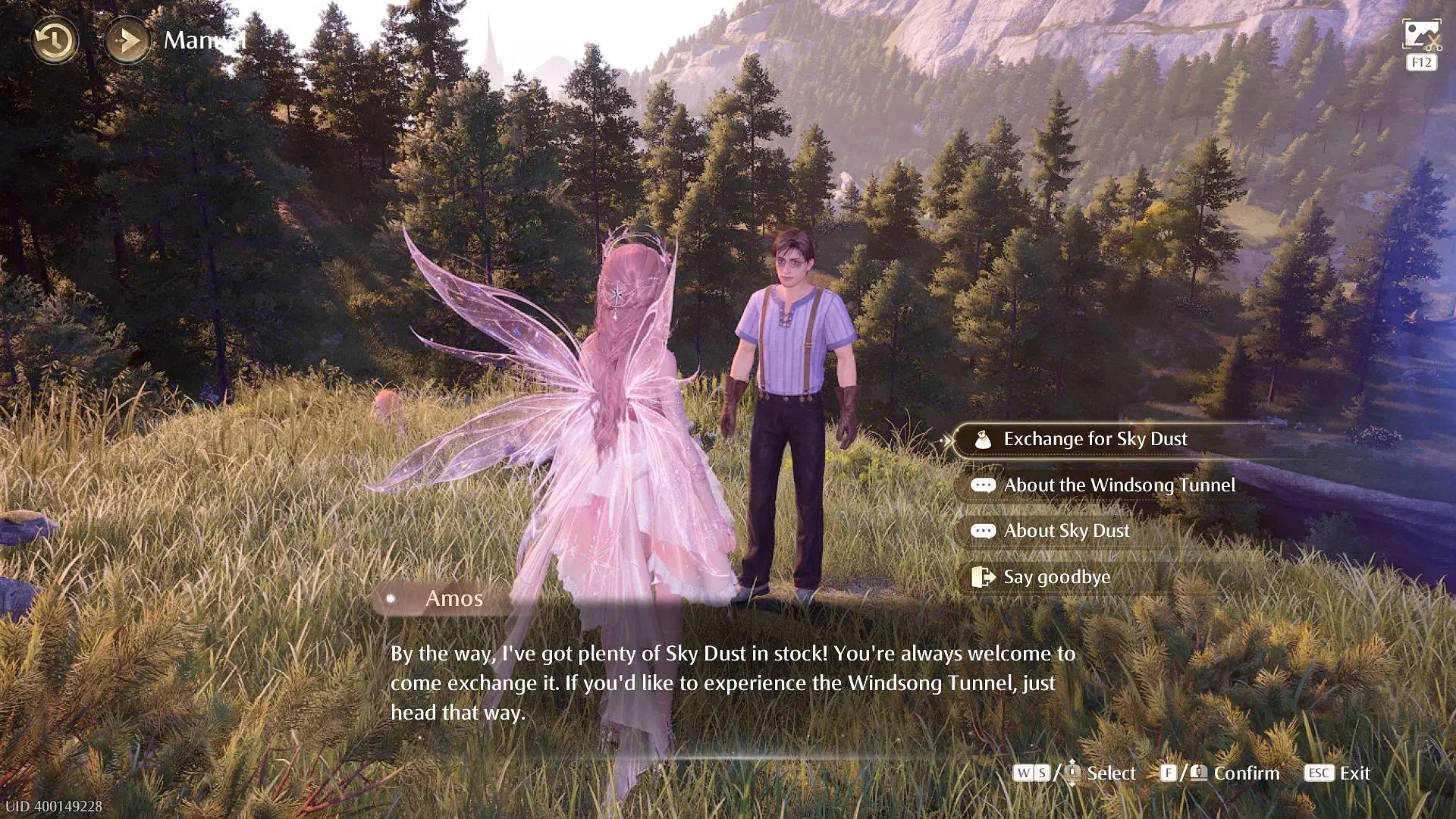Choose "Exchange for Sky Dust" option
This screenshot has width=1456, height=819.
1094,440
